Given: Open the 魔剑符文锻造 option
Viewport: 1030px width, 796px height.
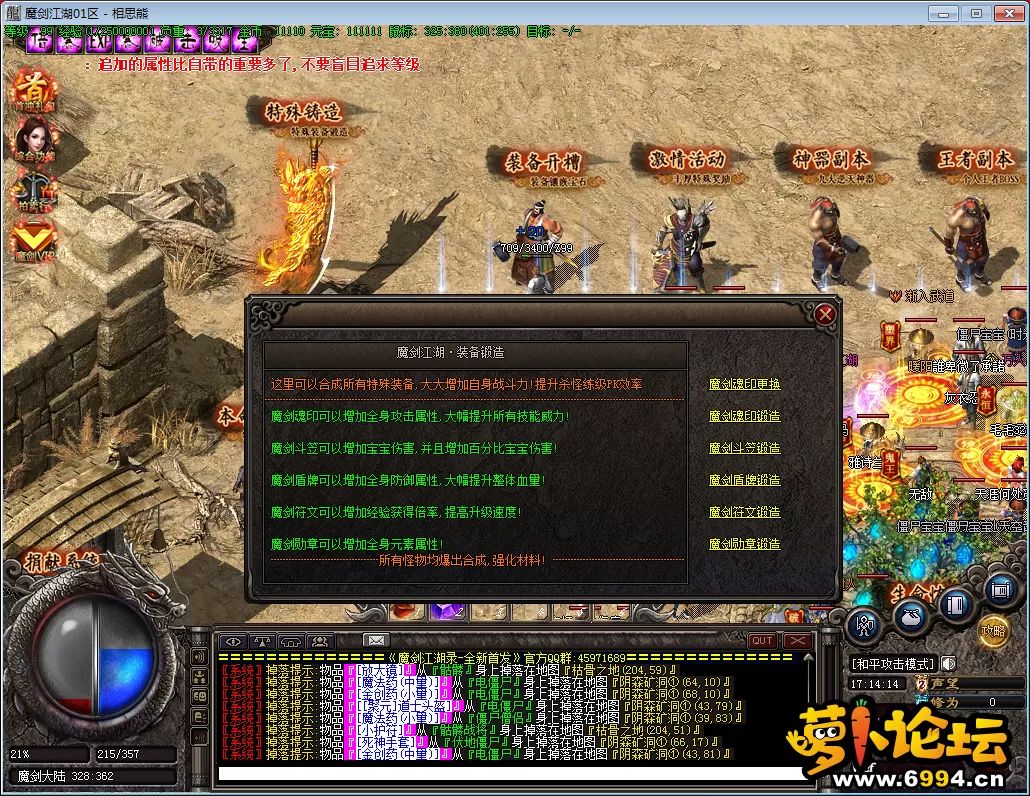Looking at the screenshot, I should click(744, 512).
